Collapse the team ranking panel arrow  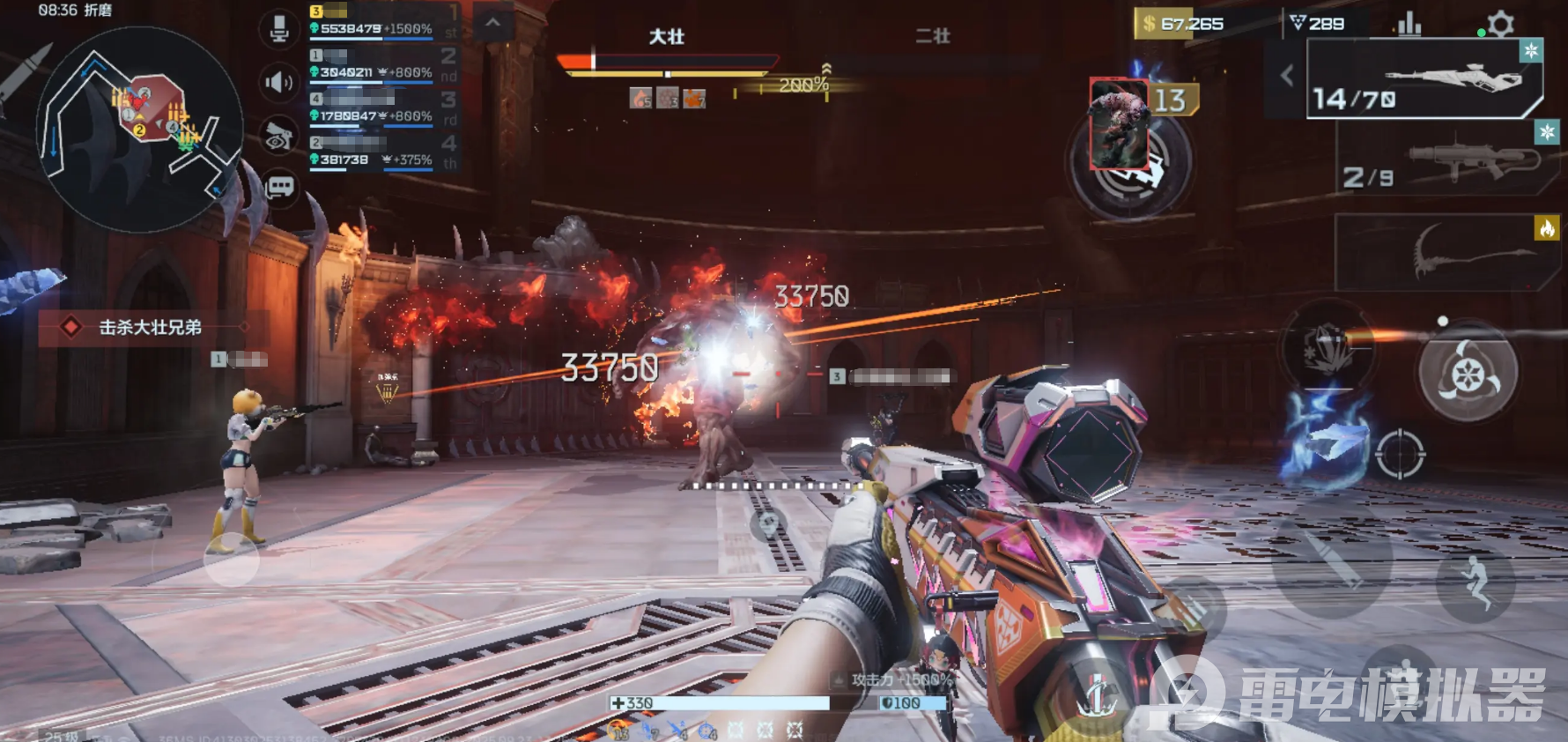point(493,24)
